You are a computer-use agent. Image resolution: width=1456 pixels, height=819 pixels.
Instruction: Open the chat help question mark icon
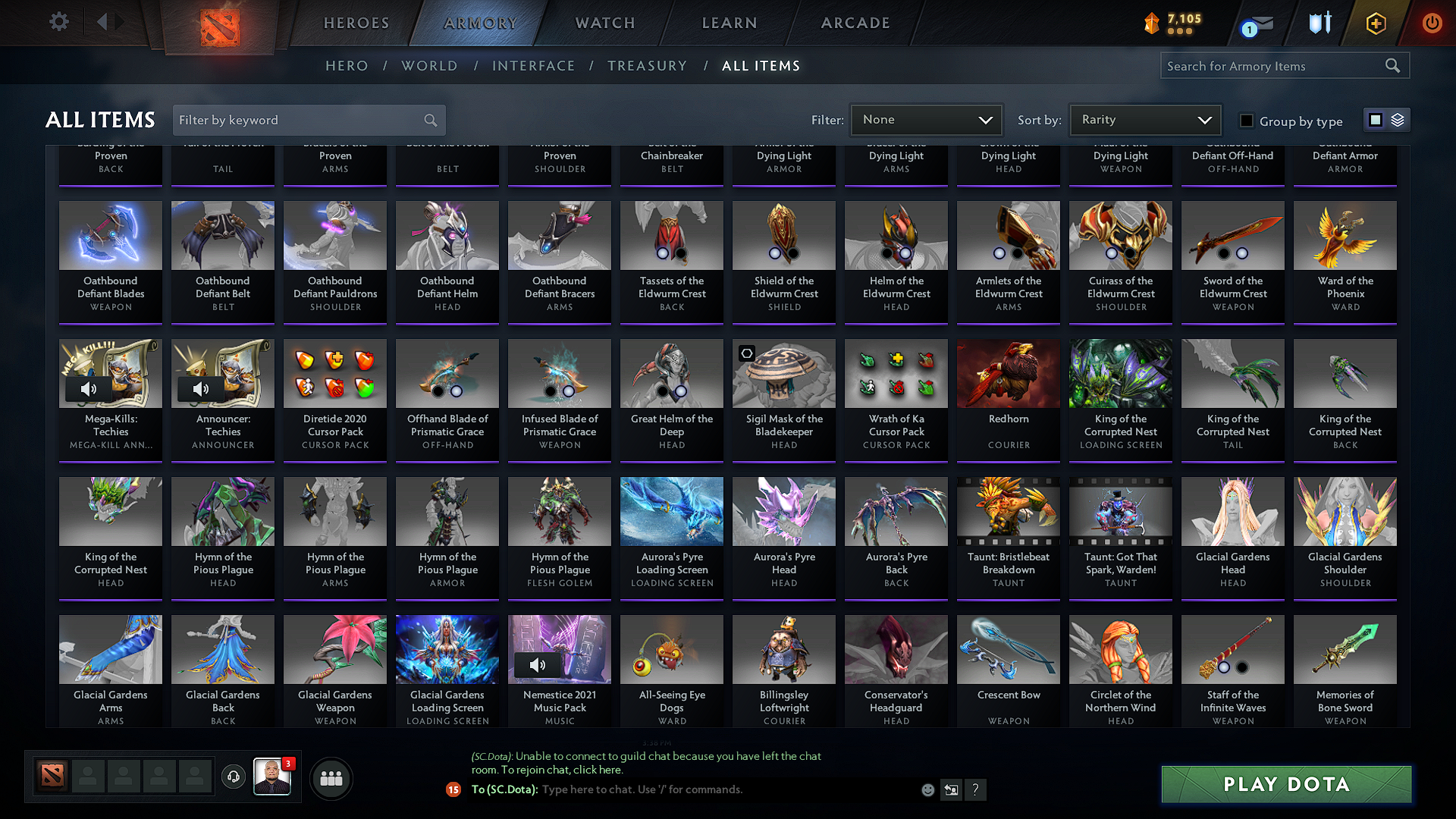976,789
